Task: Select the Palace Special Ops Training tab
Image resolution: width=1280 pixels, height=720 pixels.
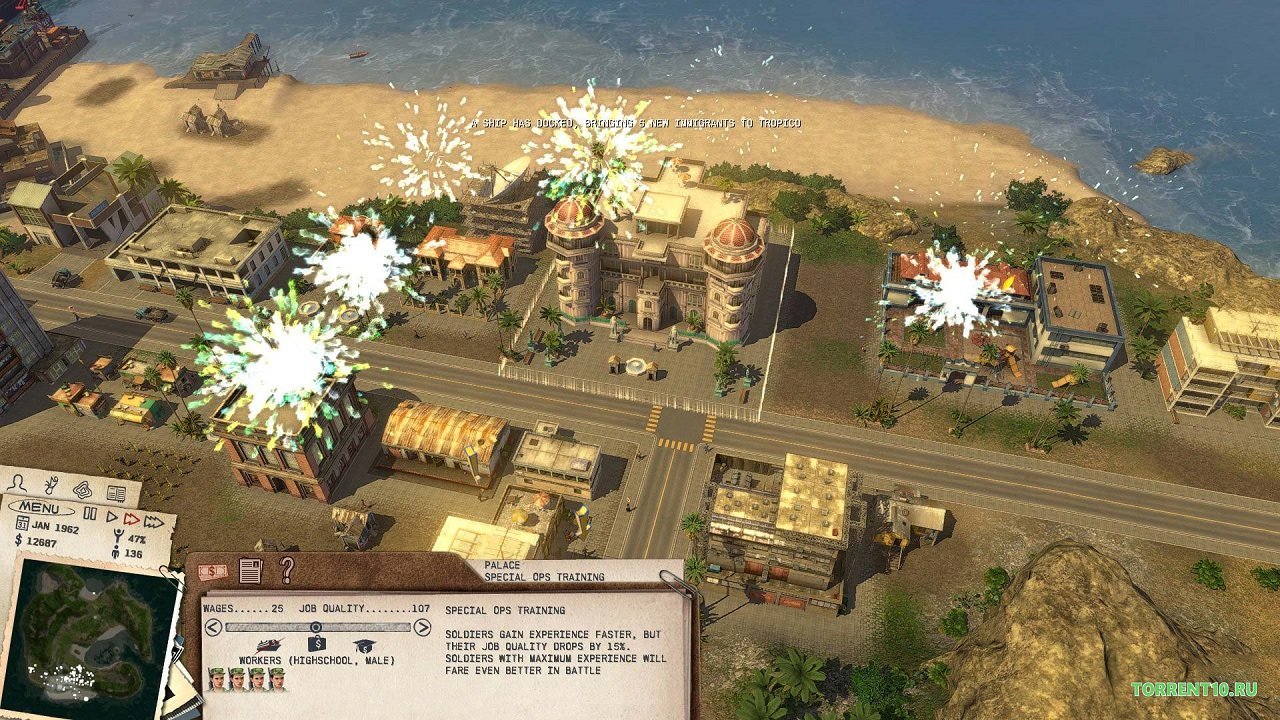Action: 545,570
